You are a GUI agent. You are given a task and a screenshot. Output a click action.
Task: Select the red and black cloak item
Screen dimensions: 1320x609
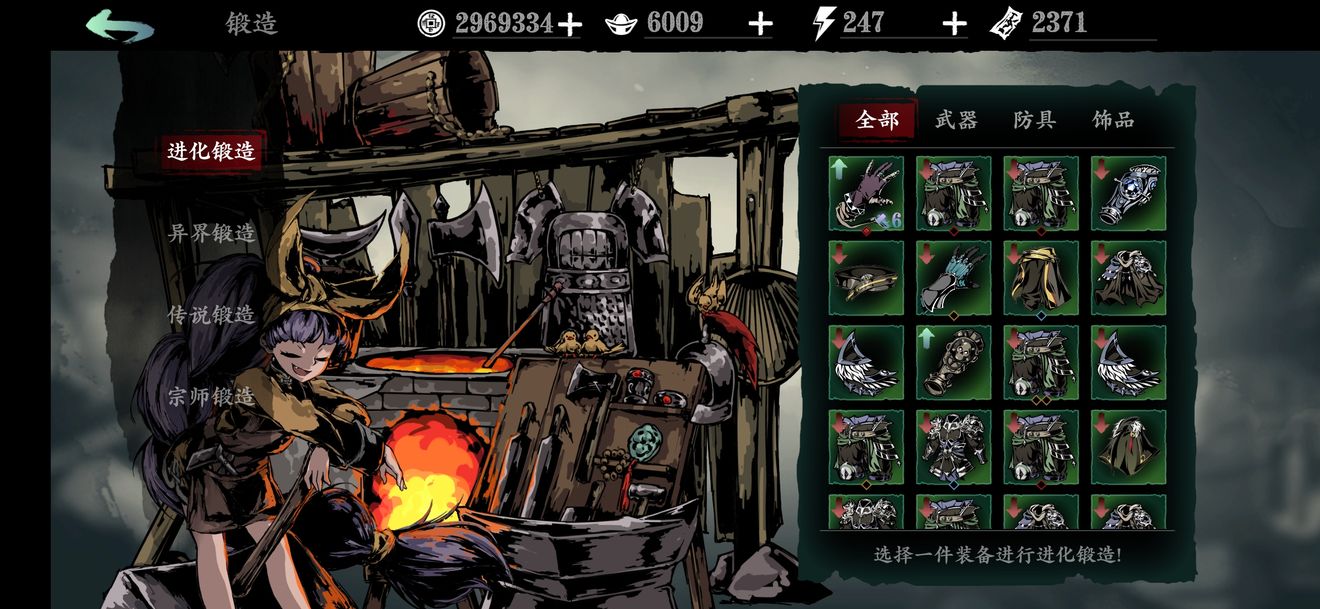[1128, 447]
